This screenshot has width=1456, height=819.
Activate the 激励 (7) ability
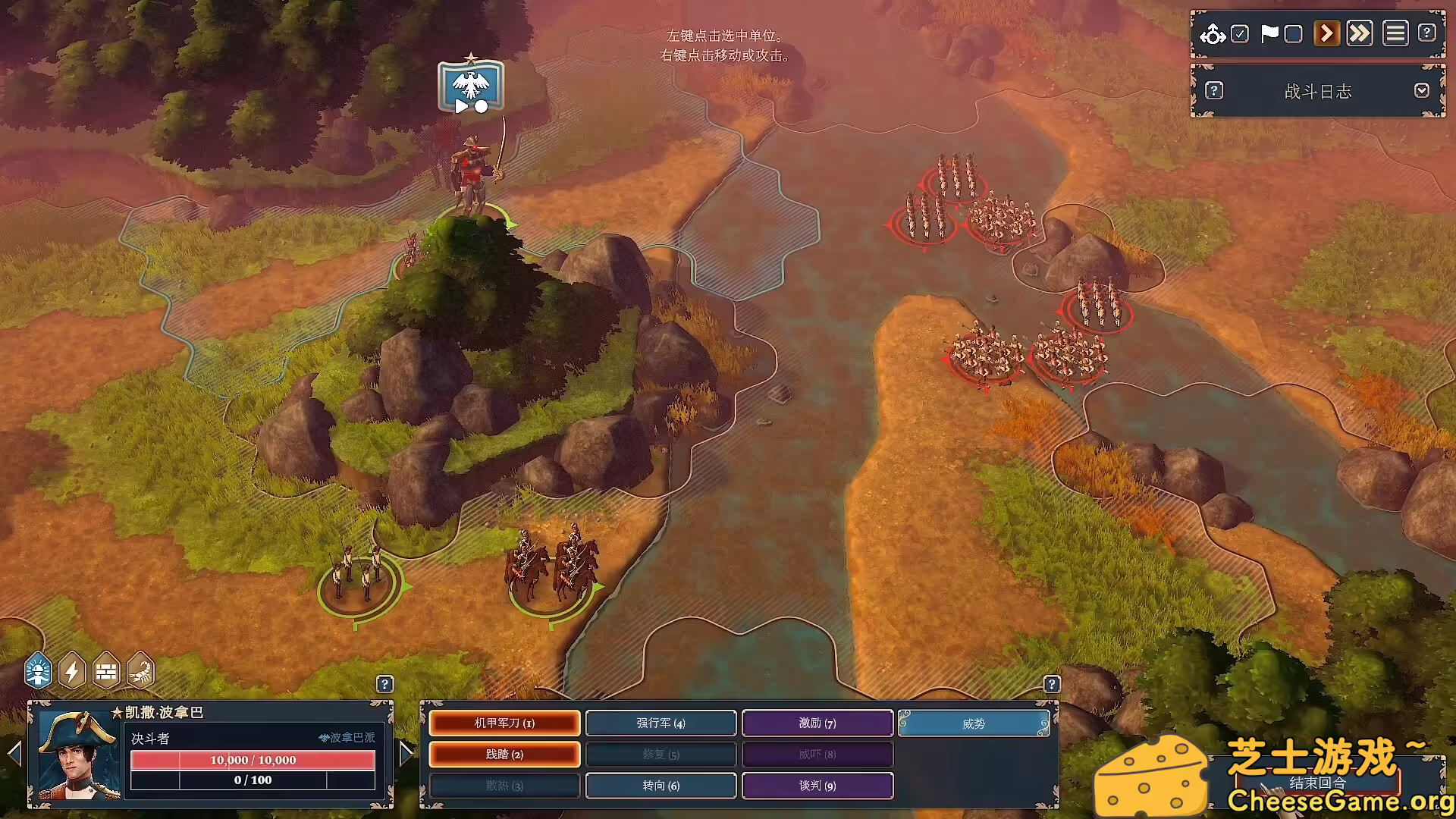tap(817, 723)
